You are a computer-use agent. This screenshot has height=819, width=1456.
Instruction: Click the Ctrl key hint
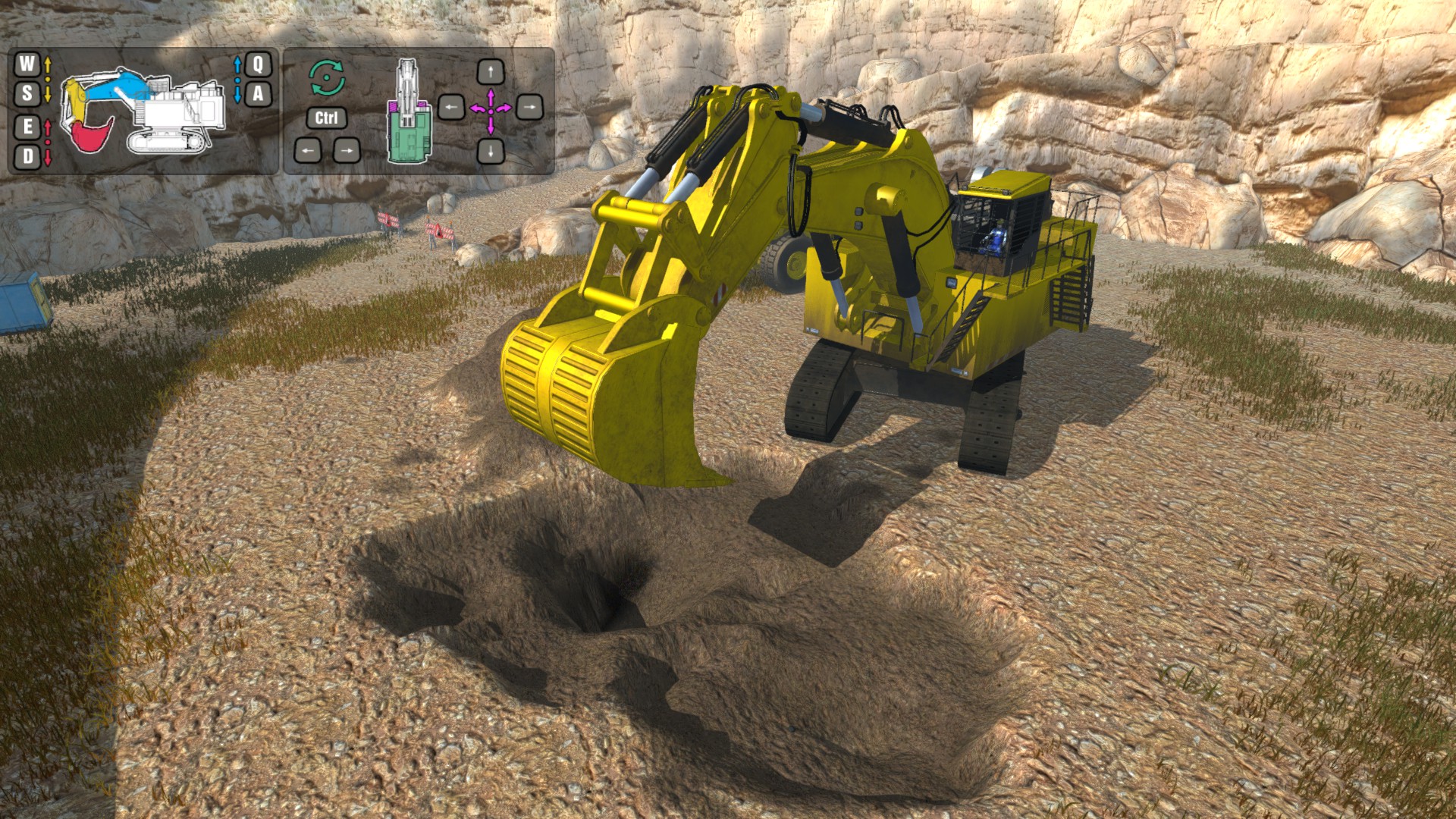point(327,118)
